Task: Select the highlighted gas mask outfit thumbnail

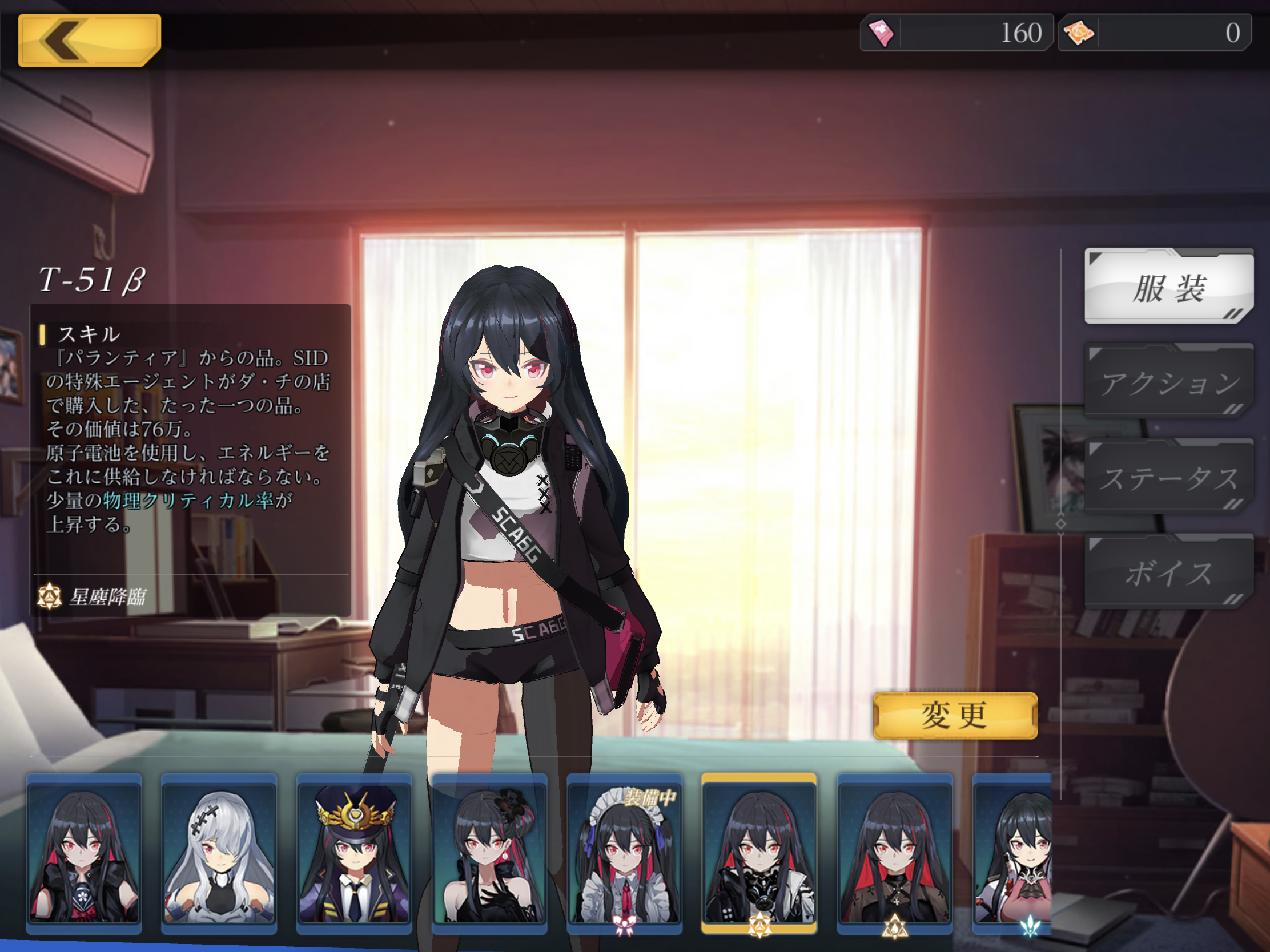Action: click(759, 853)
